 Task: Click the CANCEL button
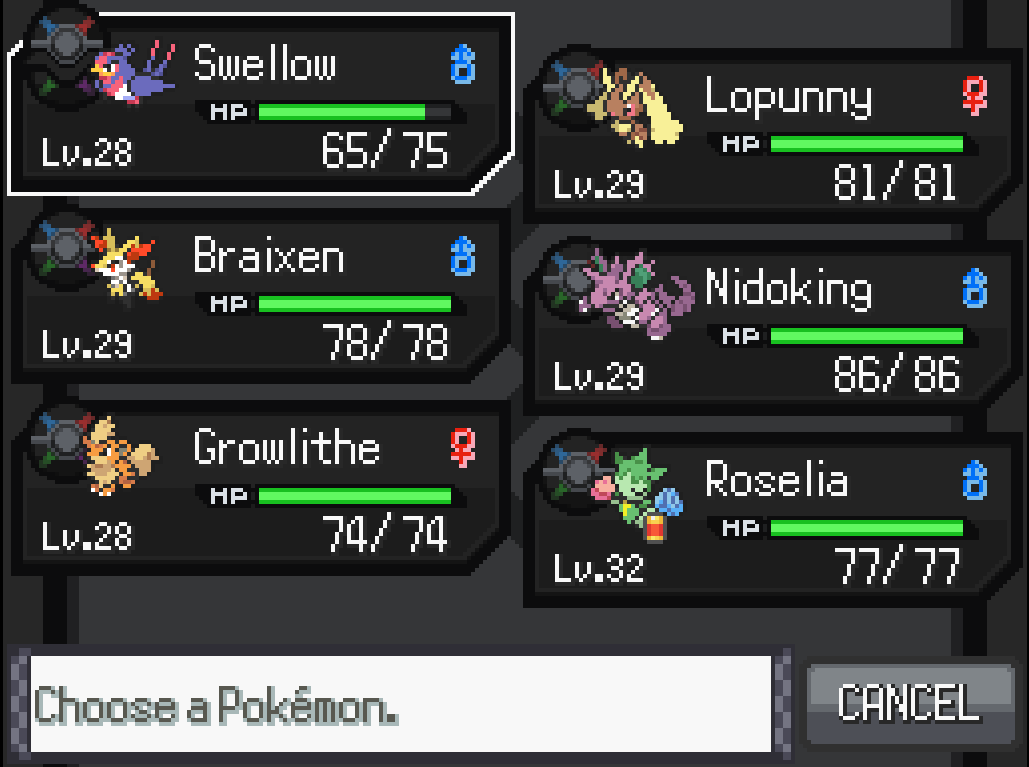pyautogui.click(x=908, y=703)
